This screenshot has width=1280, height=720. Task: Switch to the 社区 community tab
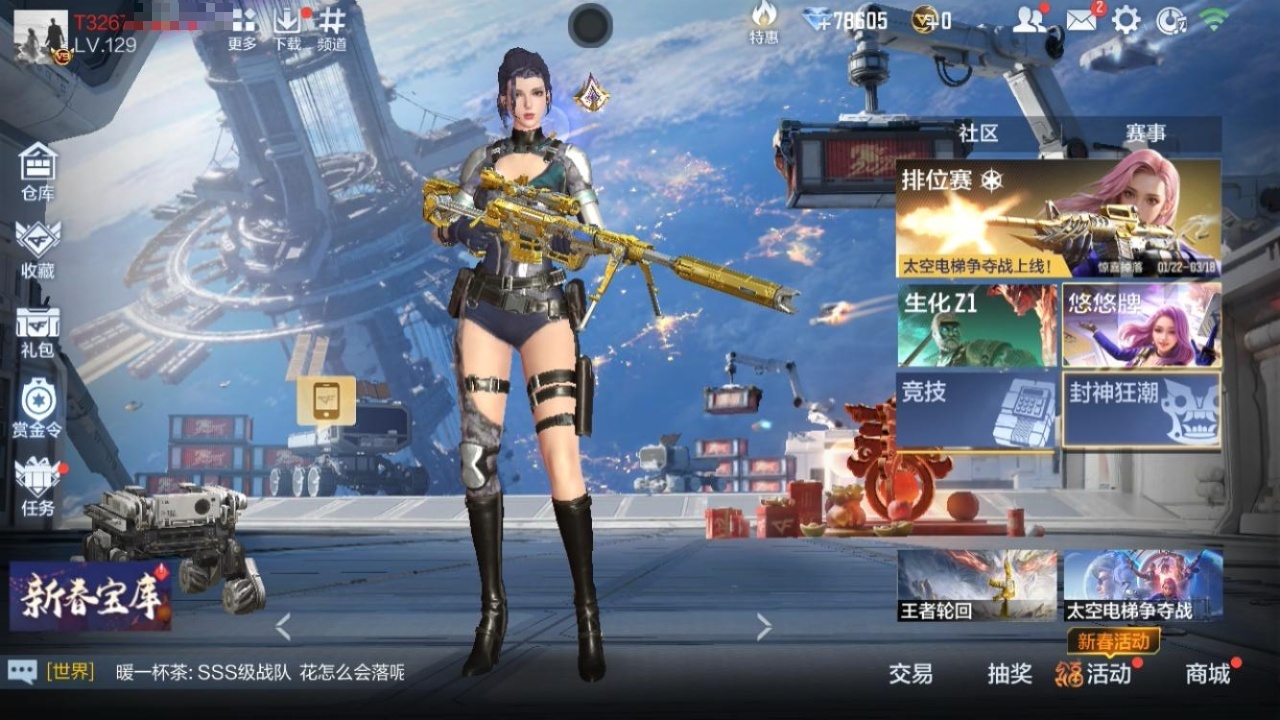coord(978,133)
